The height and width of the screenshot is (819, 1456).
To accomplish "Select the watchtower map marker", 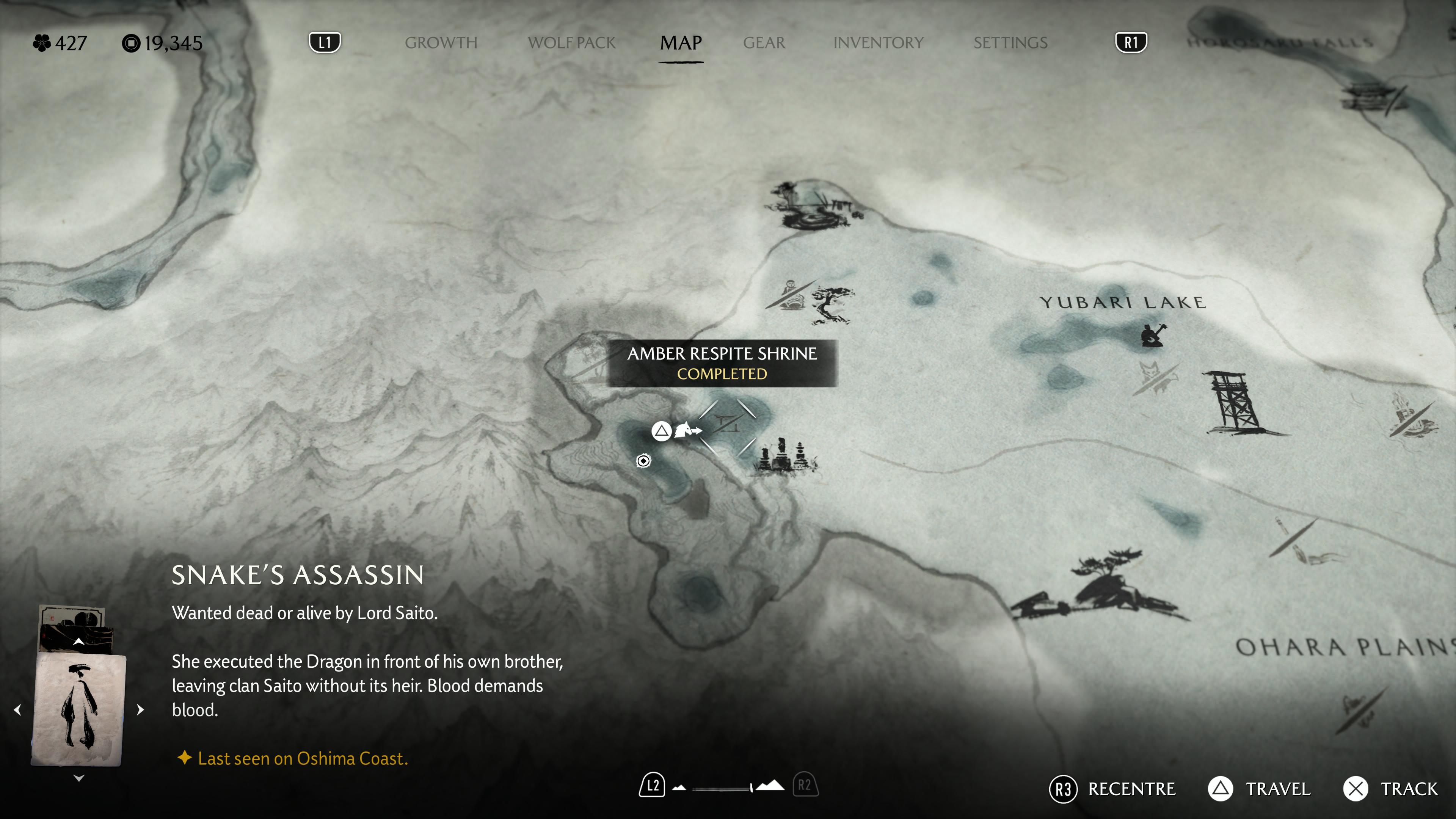I will click(x=1234, y=403).
